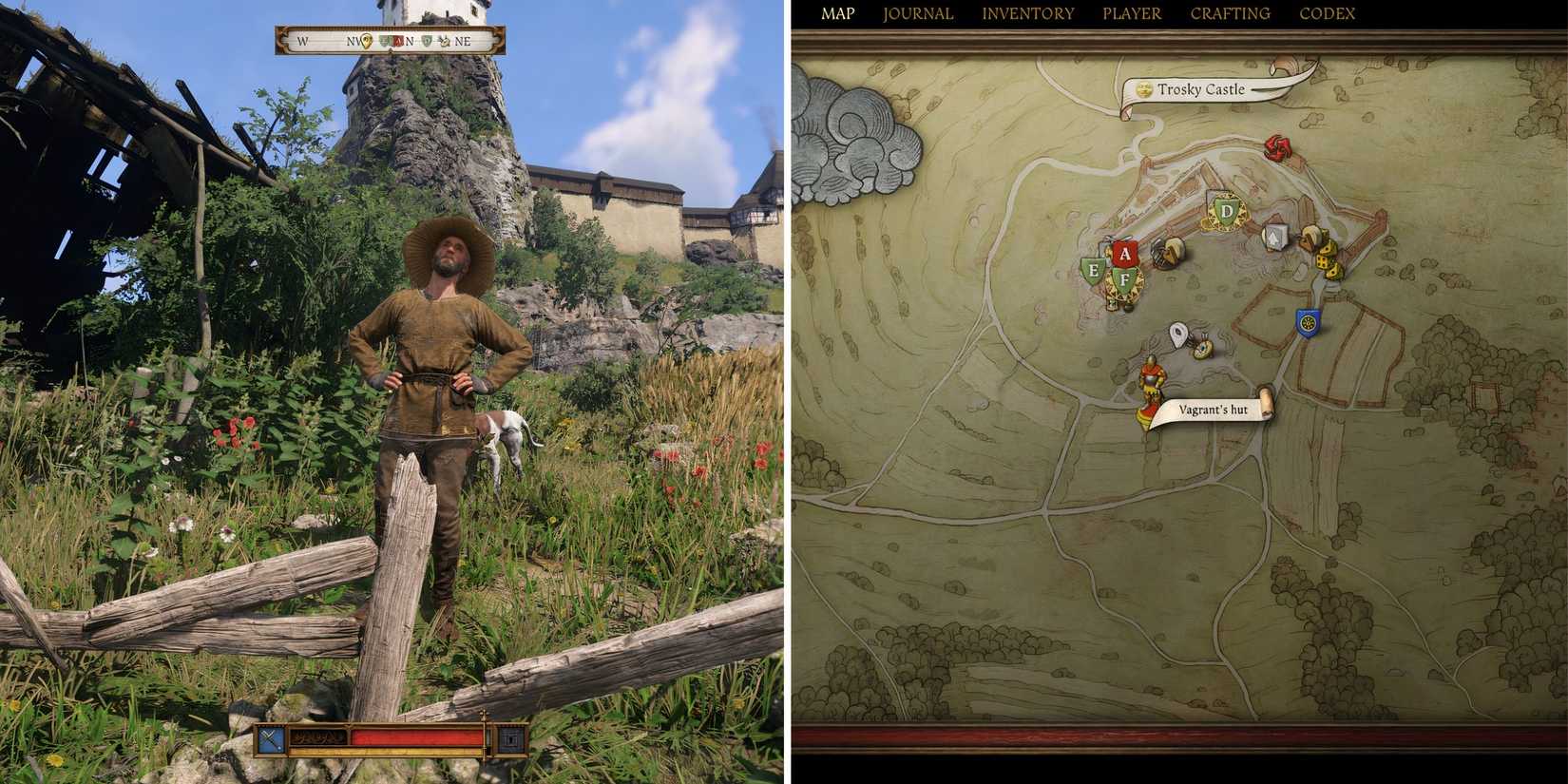Select the red quest marker A
This screenshot has height=784, width=1568.
[x=1125, y=253]
